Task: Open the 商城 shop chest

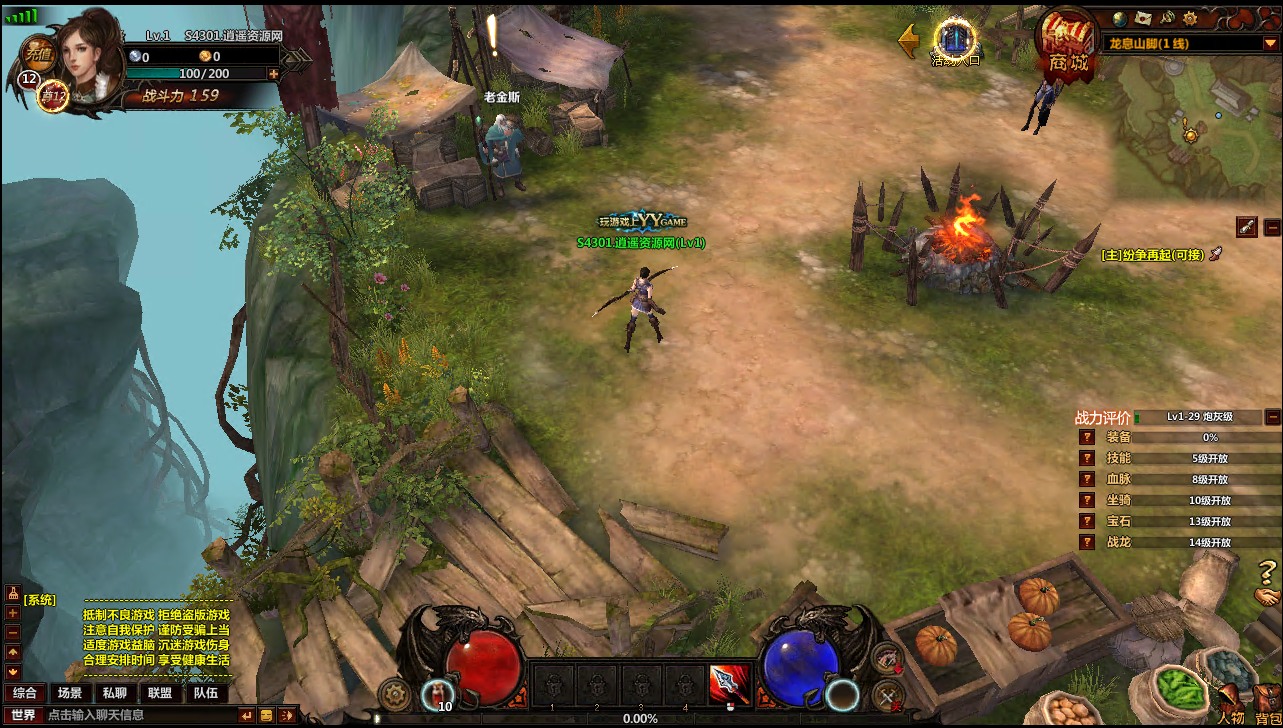Action: [x=1066, y=45]
